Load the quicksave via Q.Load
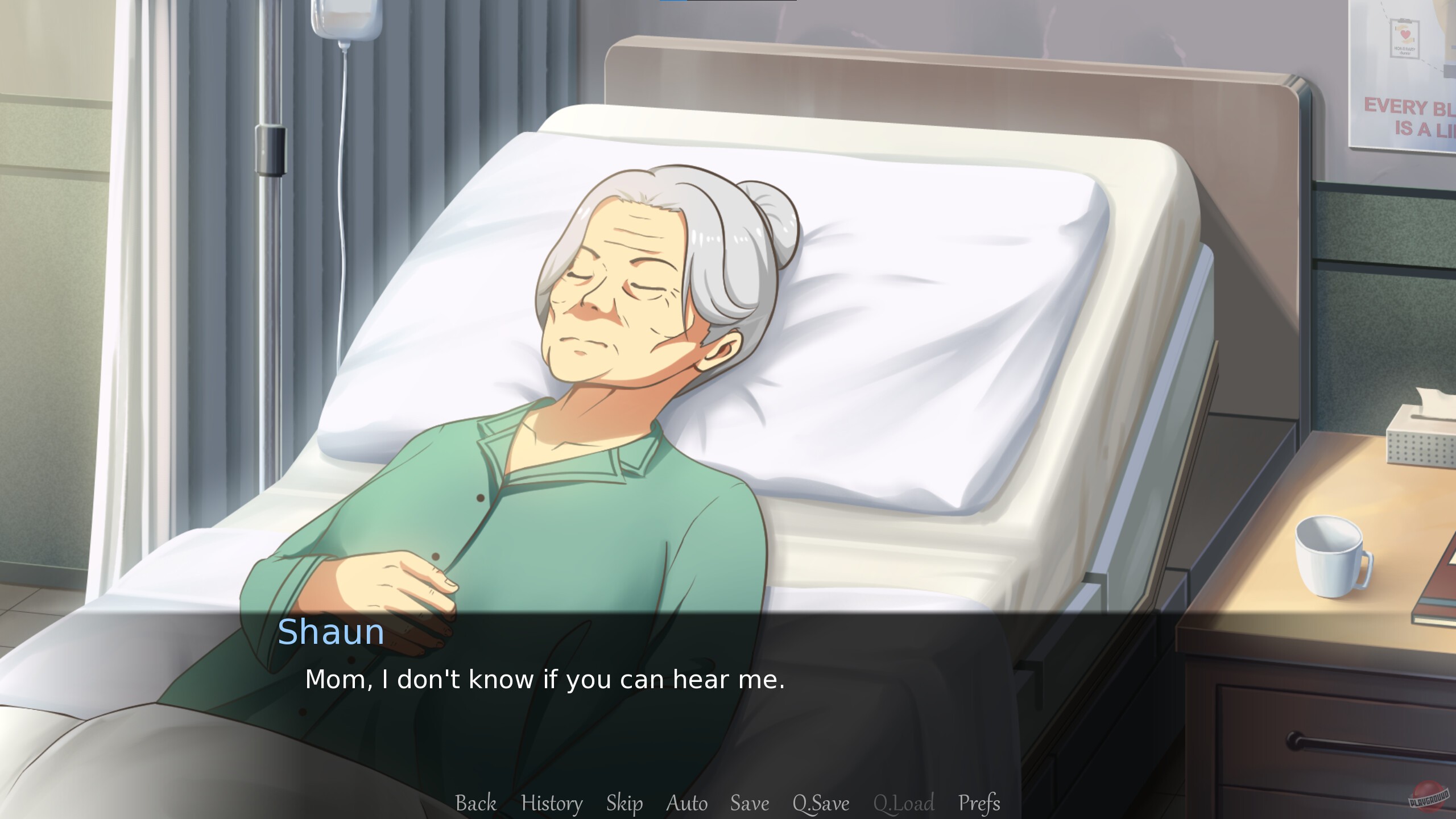The width and height of the screenshot is (1456, 819). point(904,804)
